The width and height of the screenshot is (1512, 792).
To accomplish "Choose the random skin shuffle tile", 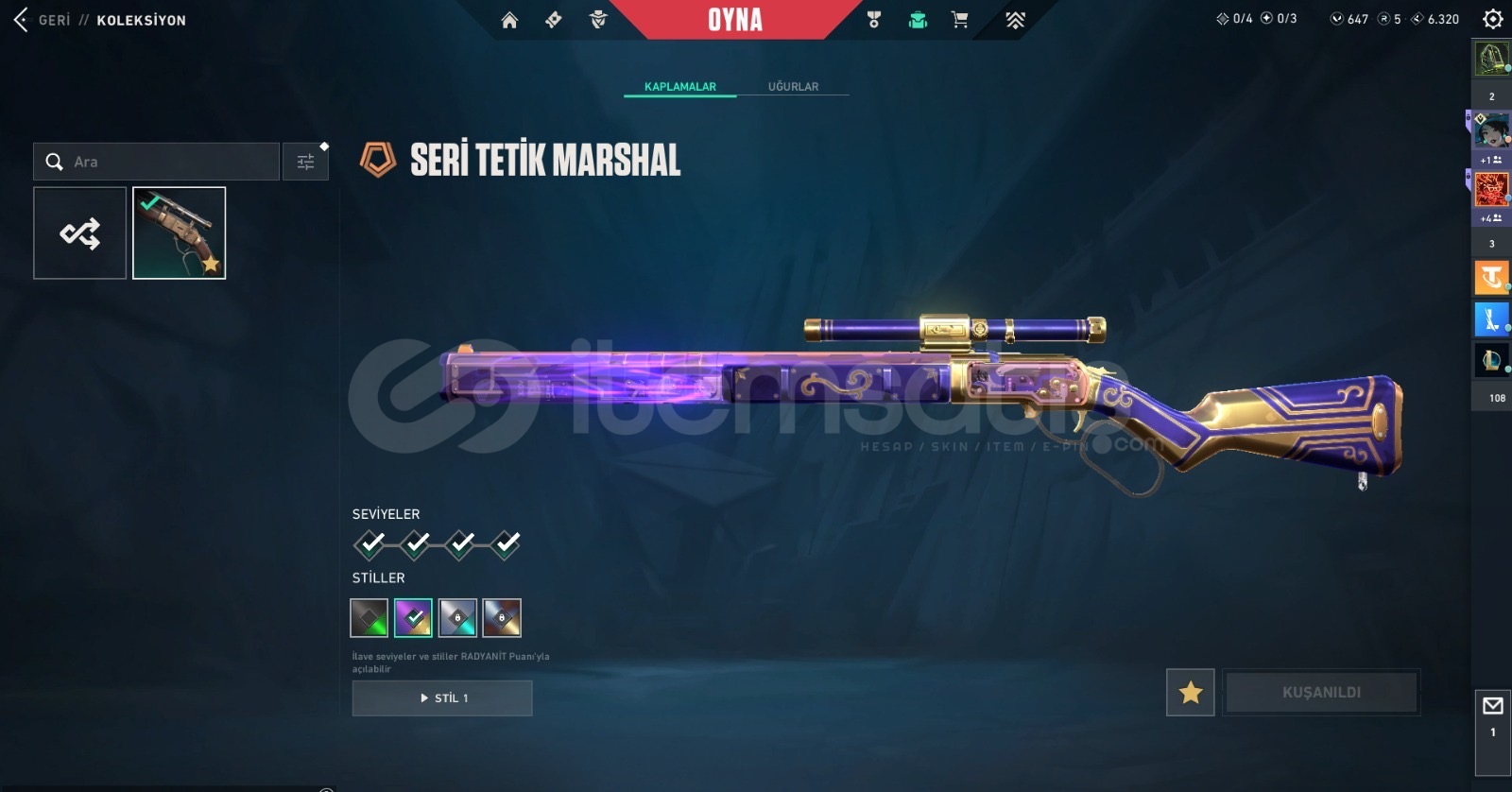I will pos(80,233).
